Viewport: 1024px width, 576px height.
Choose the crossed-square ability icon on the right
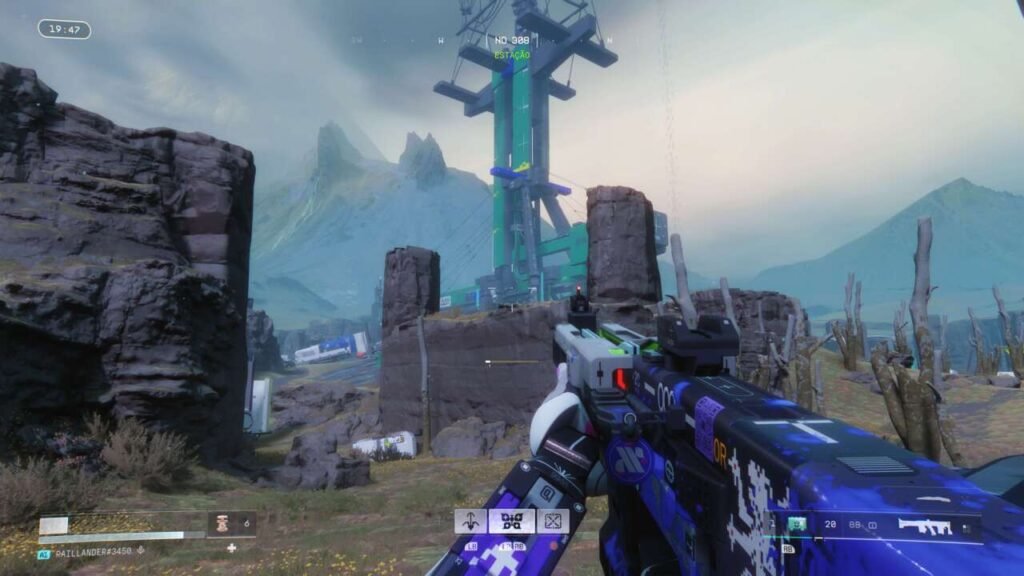(x=552, y=520)
